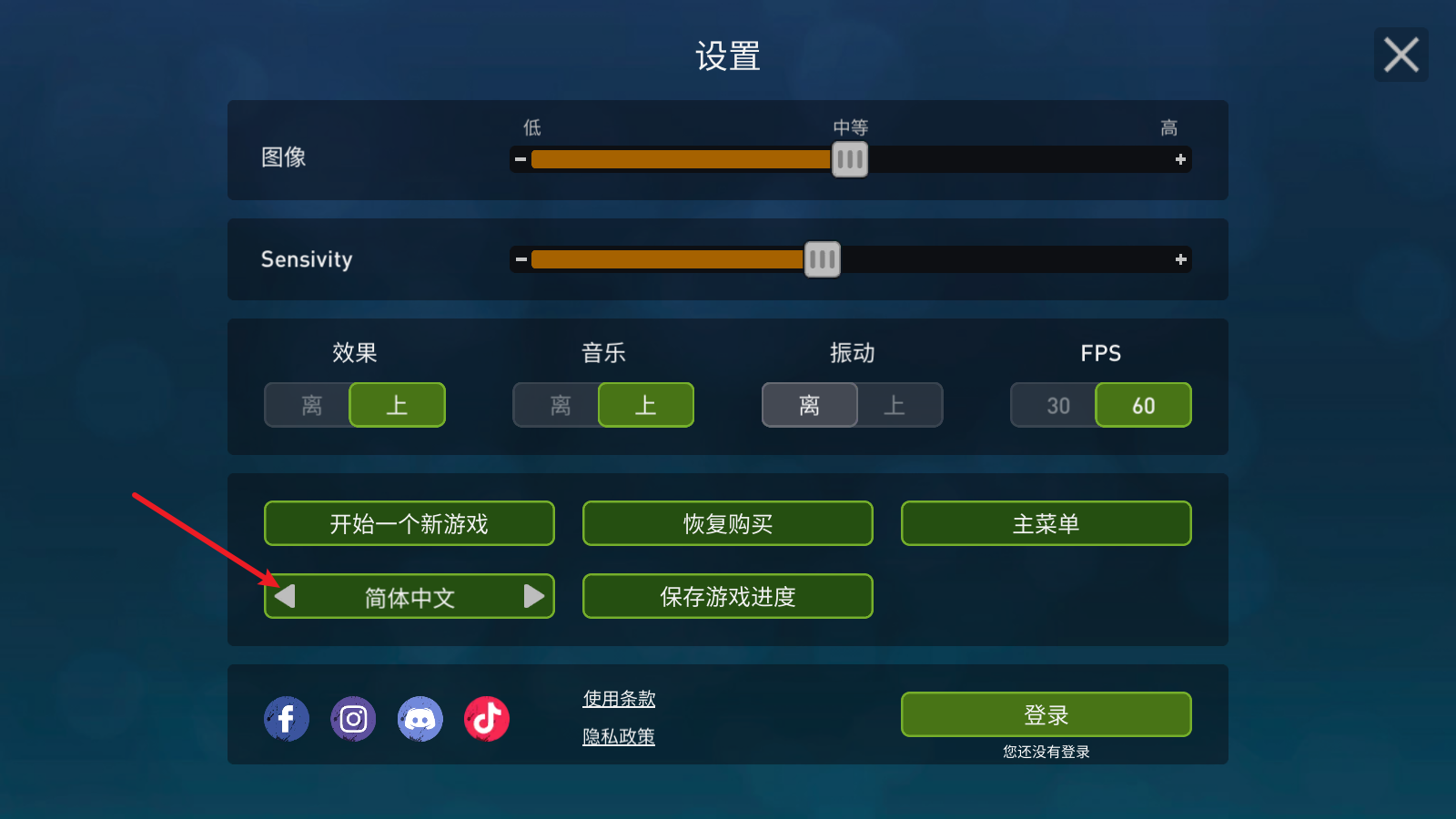Select the 简体中文 language field
This screenshot has width=1456, height=819.
(409, 596)
